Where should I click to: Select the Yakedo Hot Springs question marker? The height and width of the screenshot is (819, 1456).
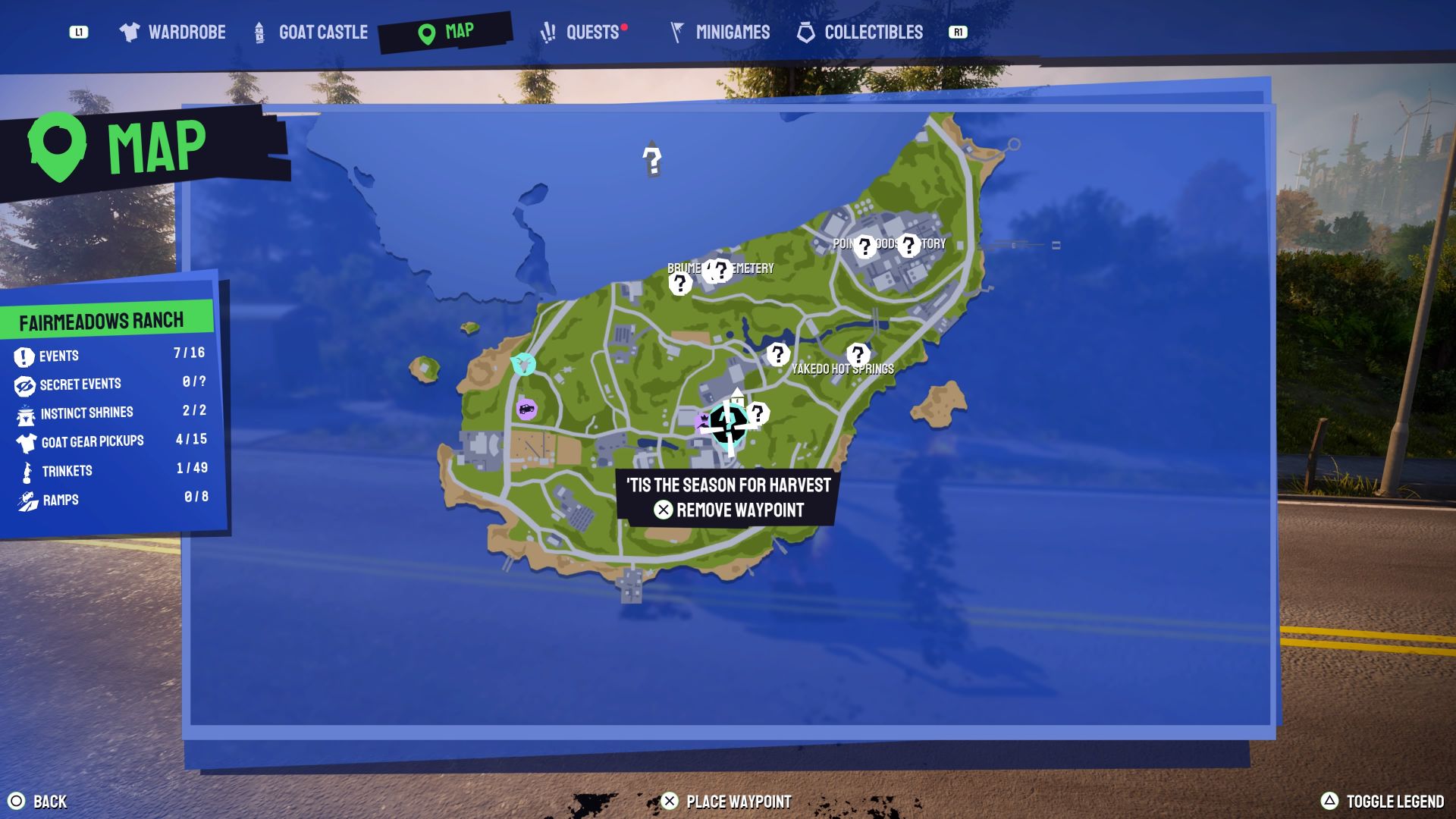858,354
